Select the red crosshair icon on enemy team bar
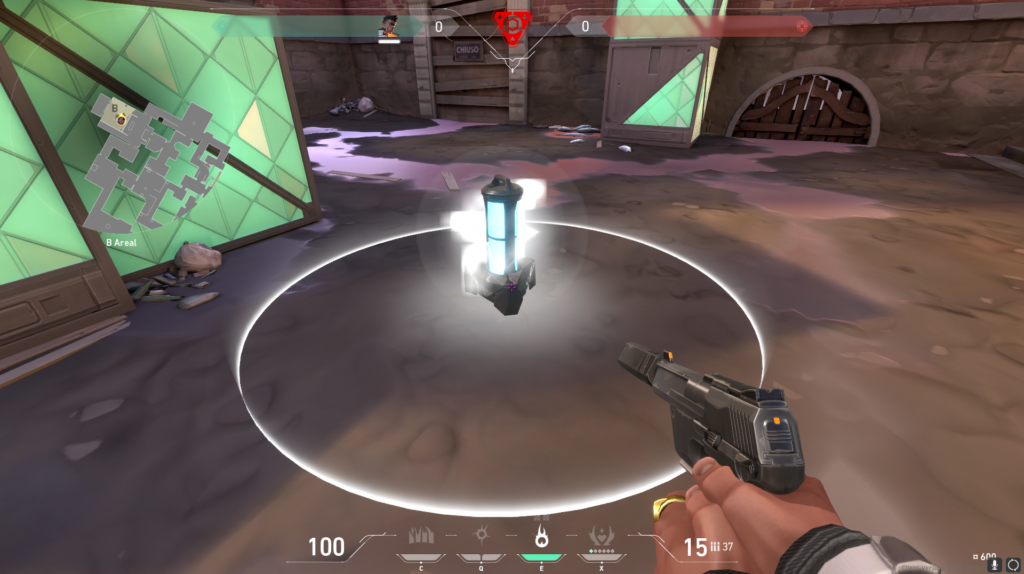The image size is (1024, 574). [801, 27]
